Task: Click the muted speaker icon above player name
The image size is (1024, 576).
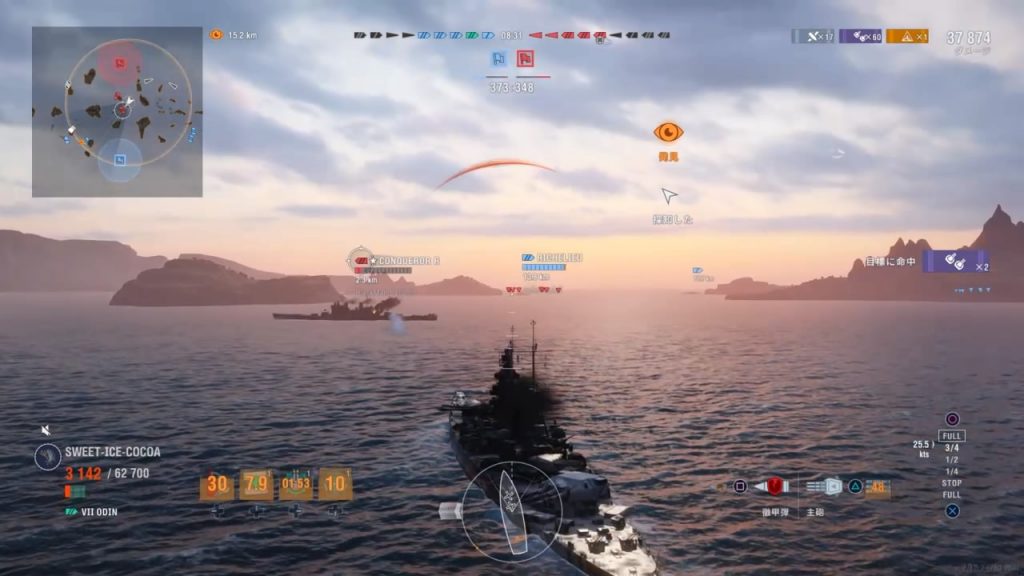Action: point(45,430)
